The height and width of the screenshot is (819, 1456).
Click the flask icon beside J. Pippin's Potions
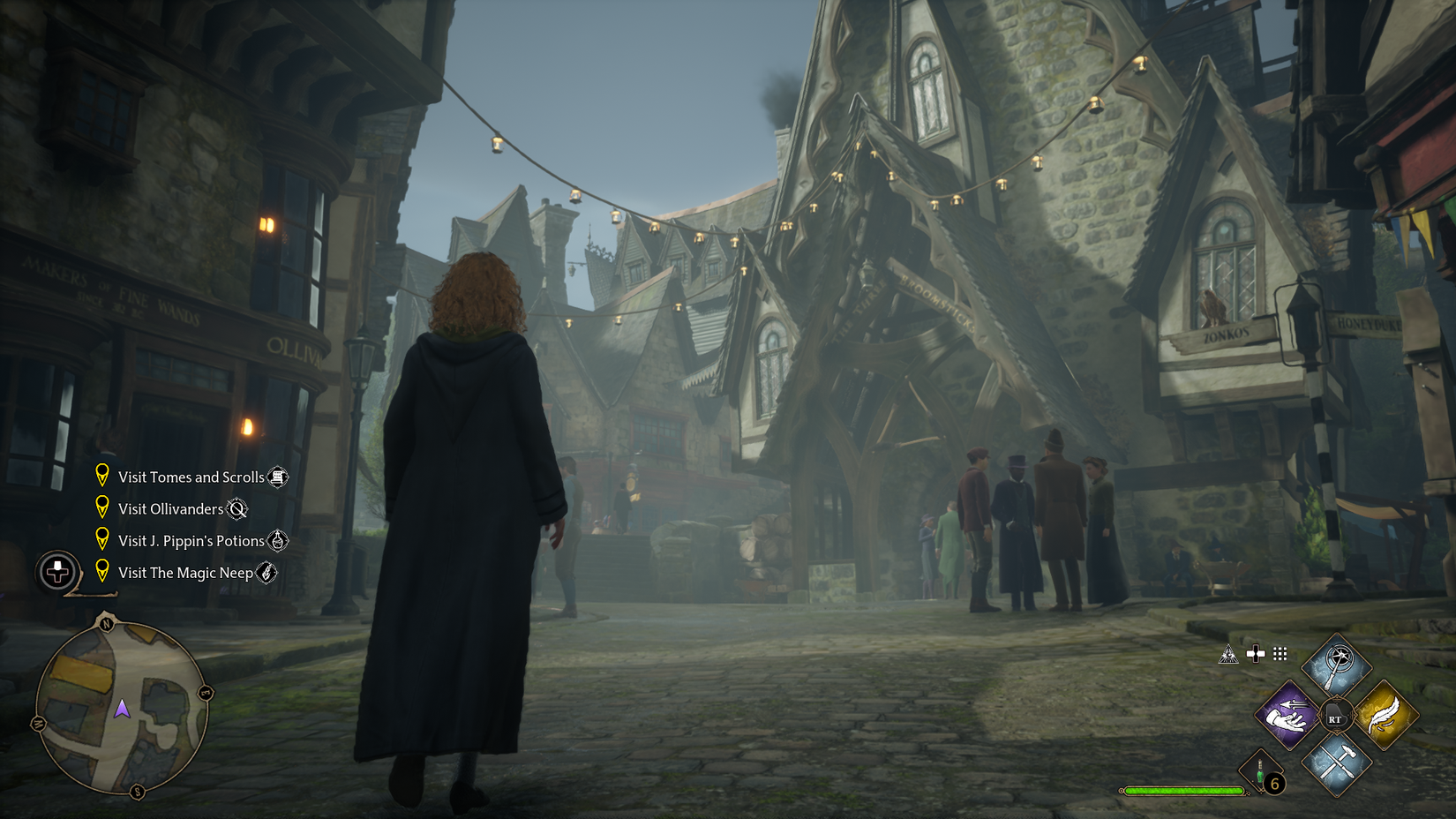tap(278, 541)
